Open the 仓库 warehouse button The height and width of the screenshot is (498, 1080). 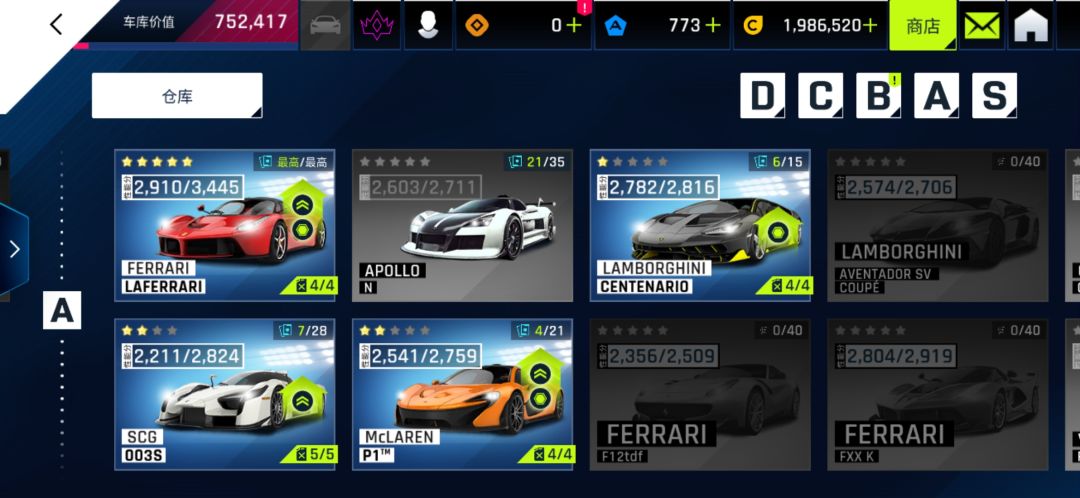click(x=177, y=96)
